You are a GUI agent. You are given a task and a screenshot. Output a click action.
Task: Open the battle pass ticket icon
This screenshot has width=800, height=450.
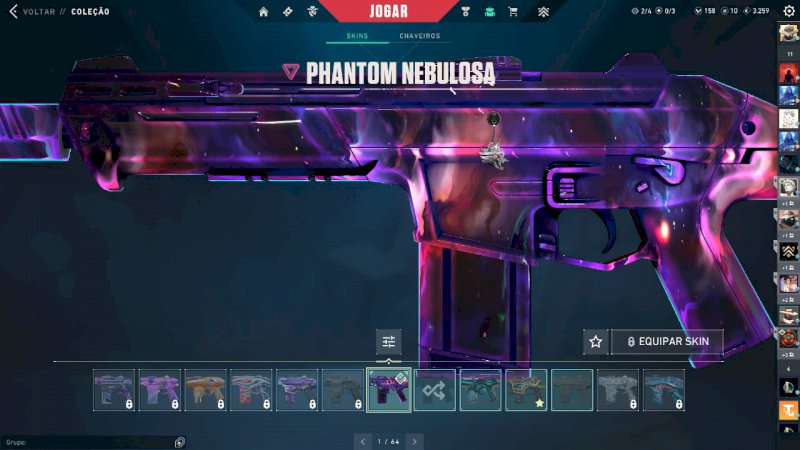[288, 12]
